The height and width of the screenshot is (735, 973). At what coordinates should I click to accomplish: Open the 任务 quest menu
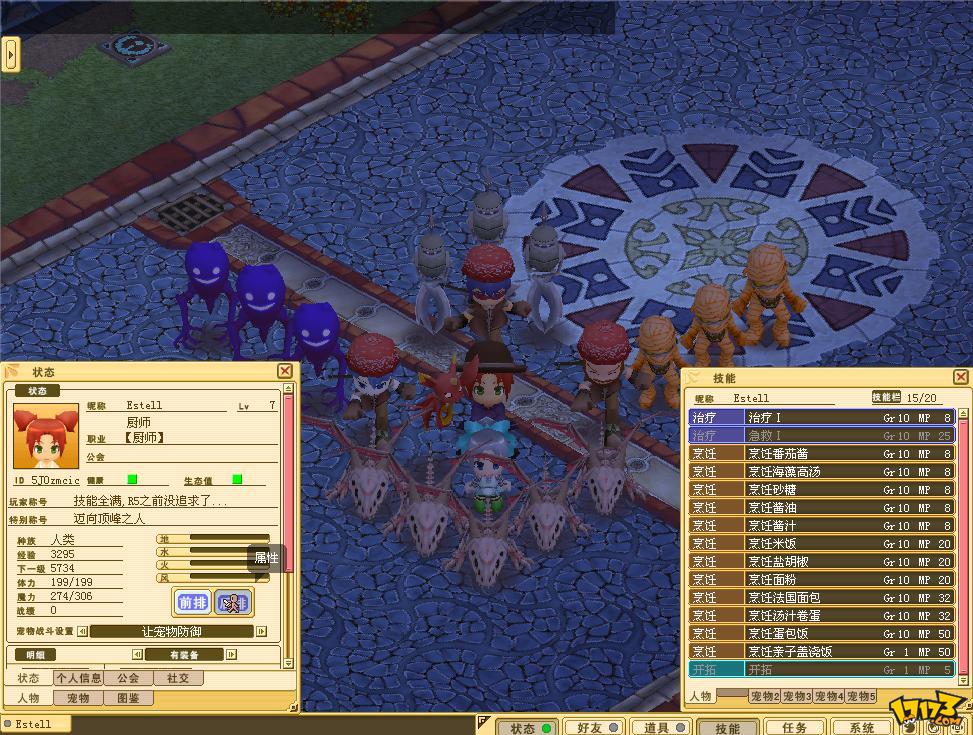(x=794, y=728)
